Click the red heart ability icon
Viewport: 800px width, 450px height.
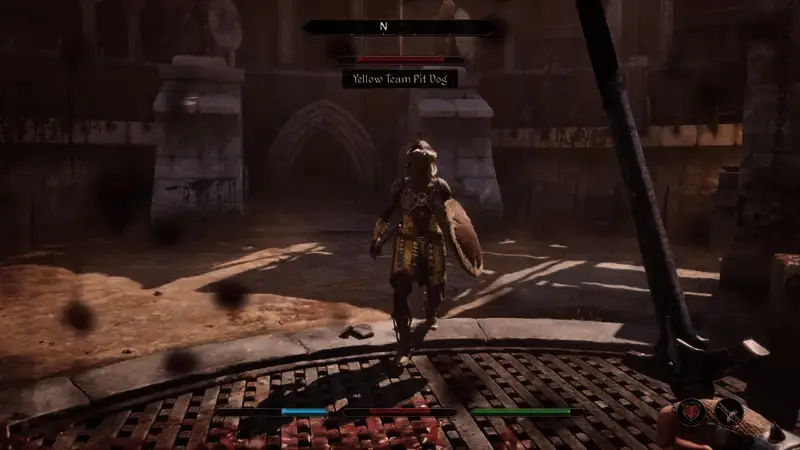(x=692, y=410)
